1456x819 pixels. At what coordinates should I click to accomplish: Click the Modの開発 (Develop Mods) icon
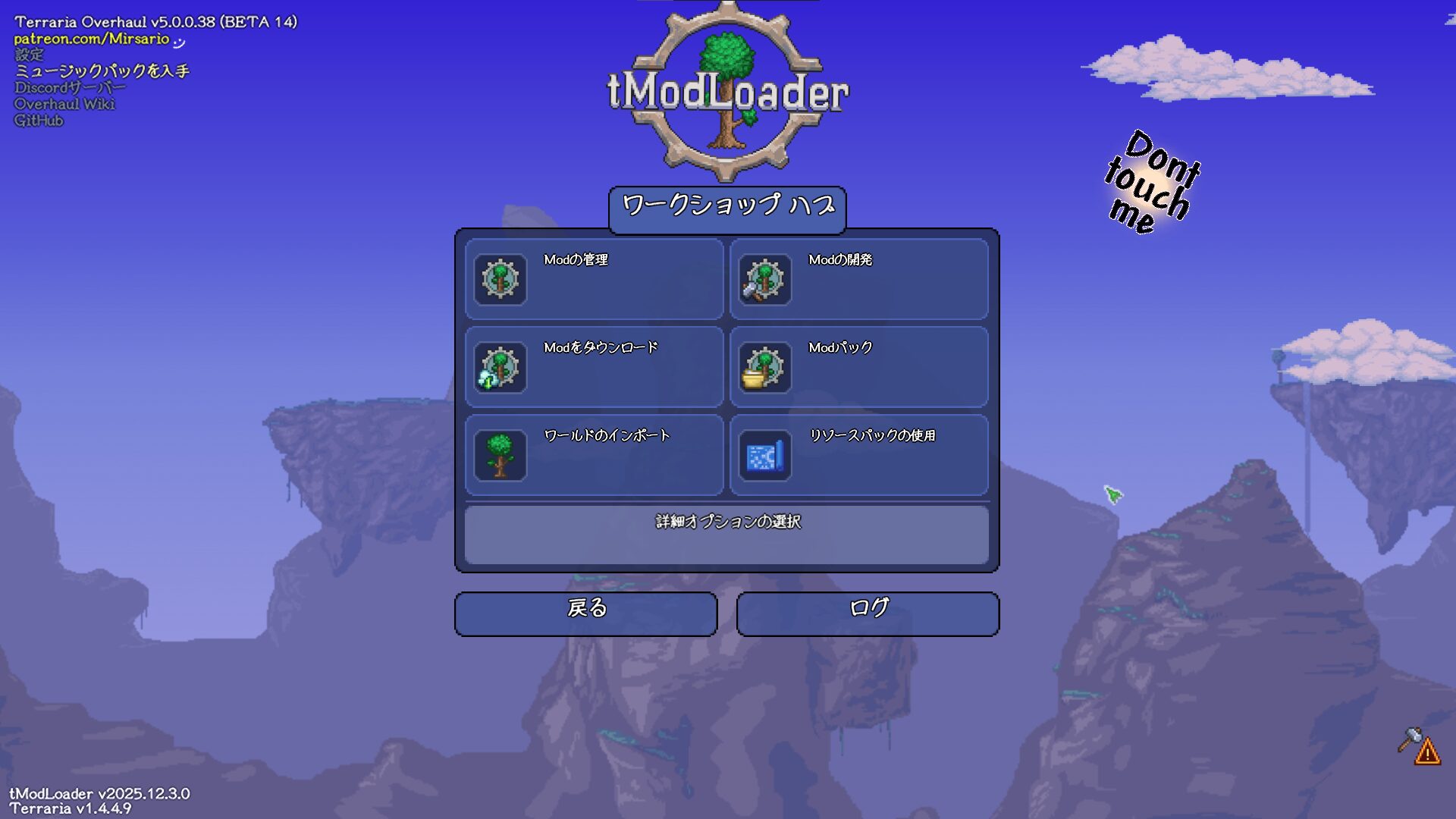(x=763, y=280)
